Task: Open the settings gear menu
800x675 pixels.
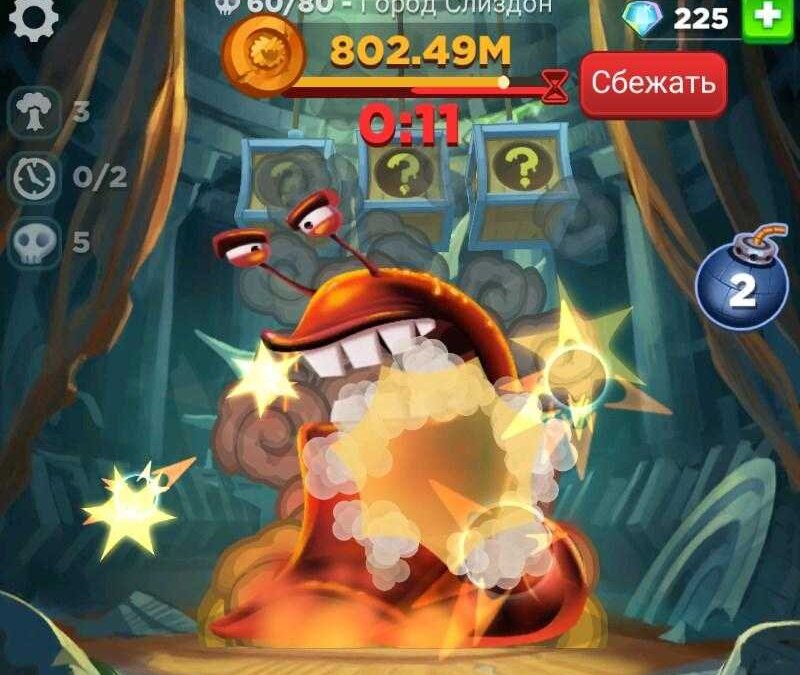Action: click(x=33, y=18)
